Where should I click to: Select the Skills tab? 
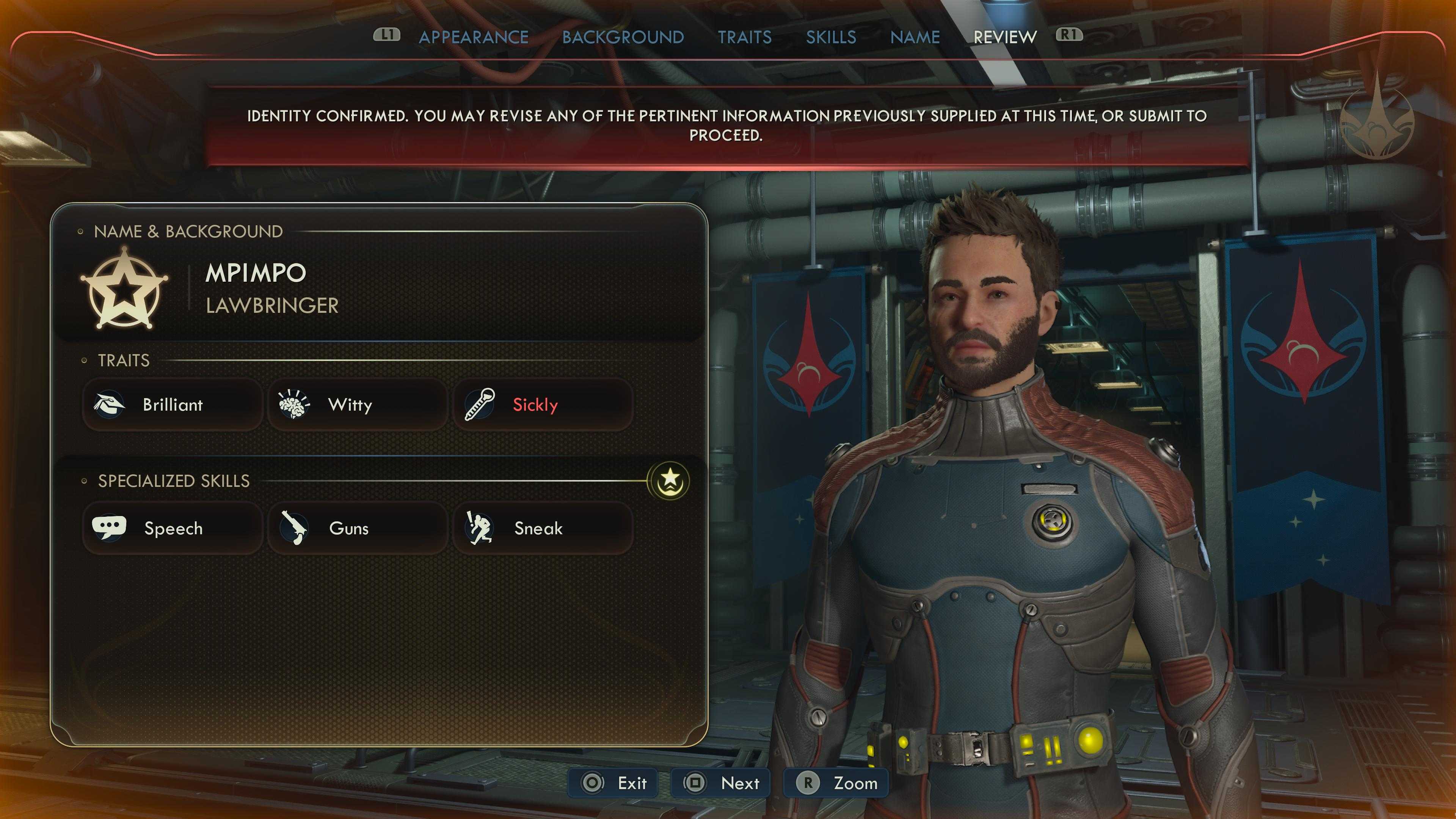[831, 37]
